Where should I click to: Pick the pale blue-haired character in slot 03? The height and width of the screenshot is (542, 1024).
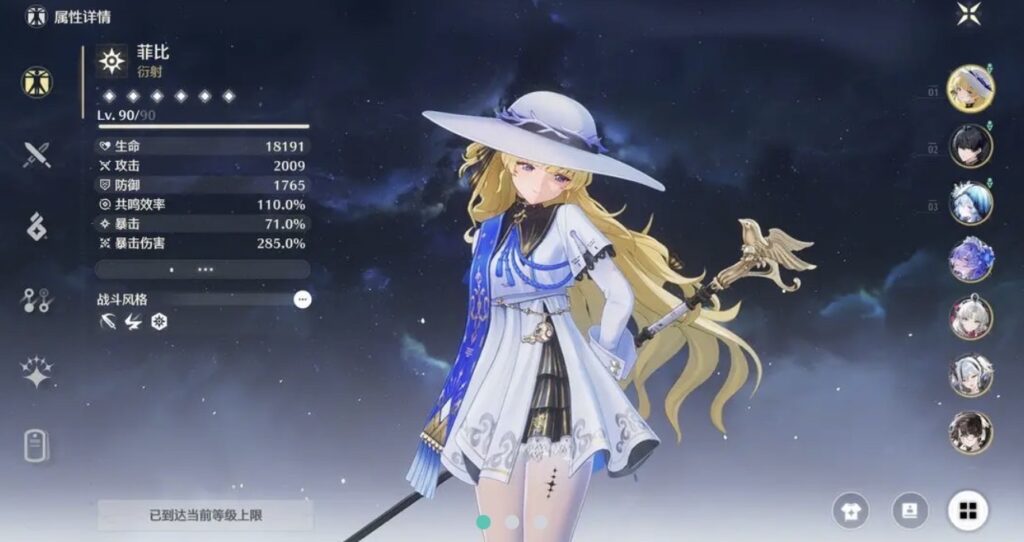[x=970, y=203]
